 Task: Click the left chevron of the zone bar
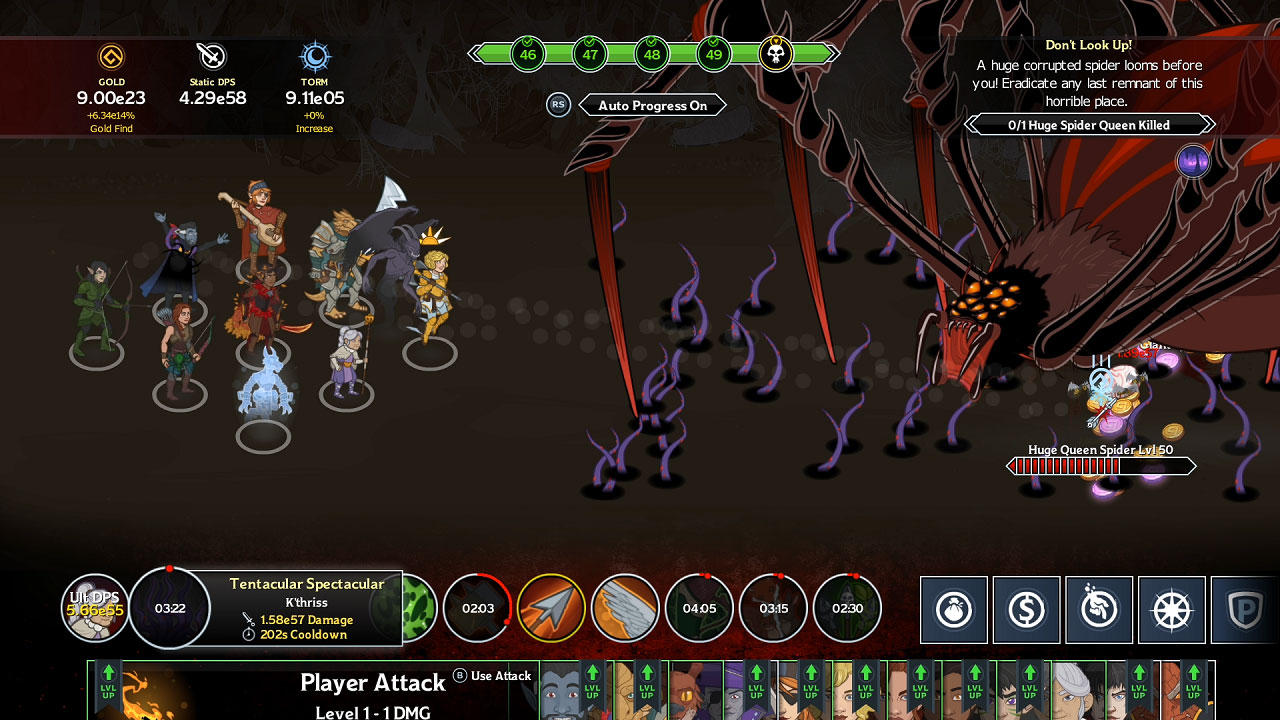(x=474, y=54)
